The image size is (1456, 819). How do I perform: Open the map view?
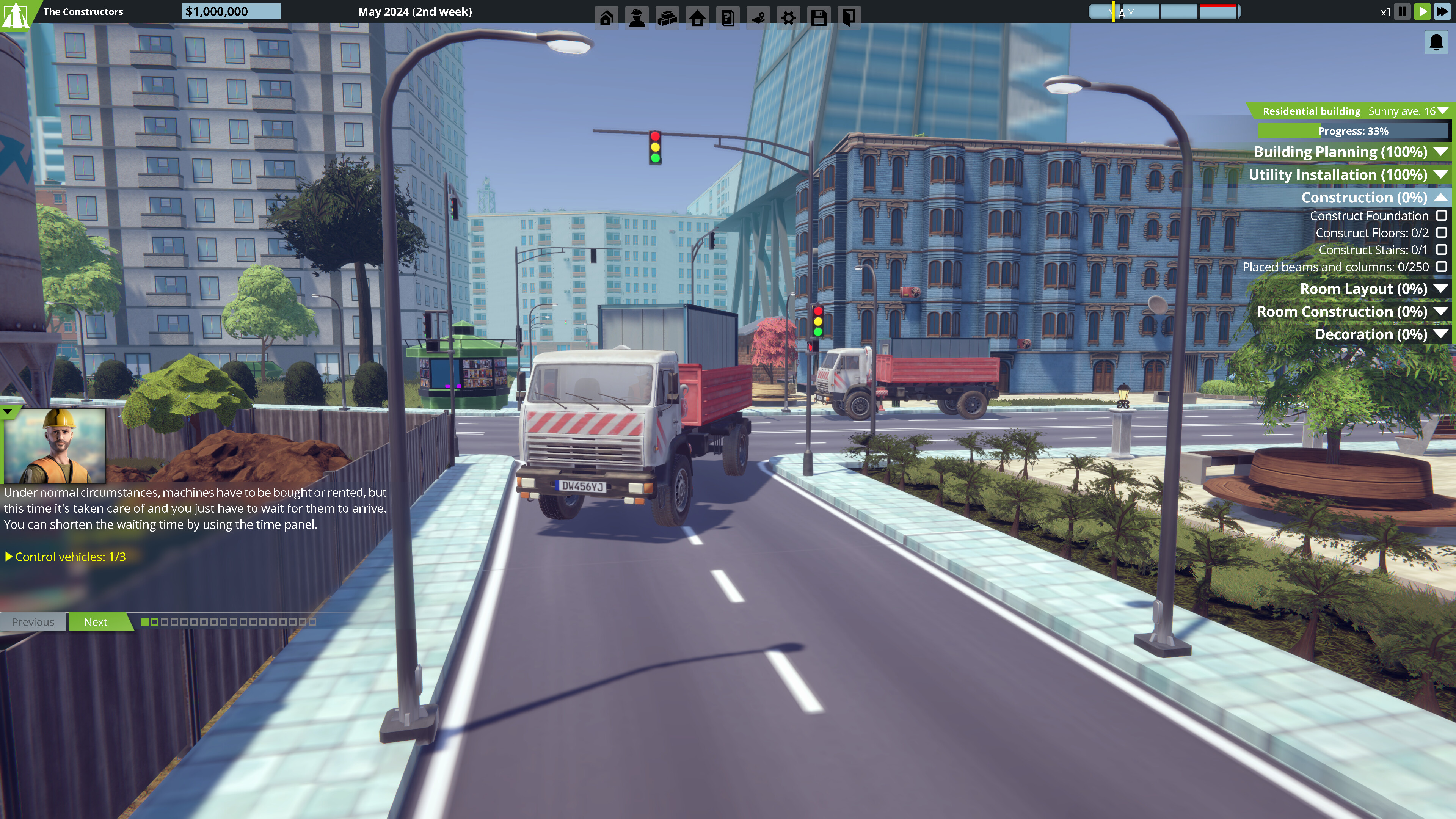[x=759, y=17]
